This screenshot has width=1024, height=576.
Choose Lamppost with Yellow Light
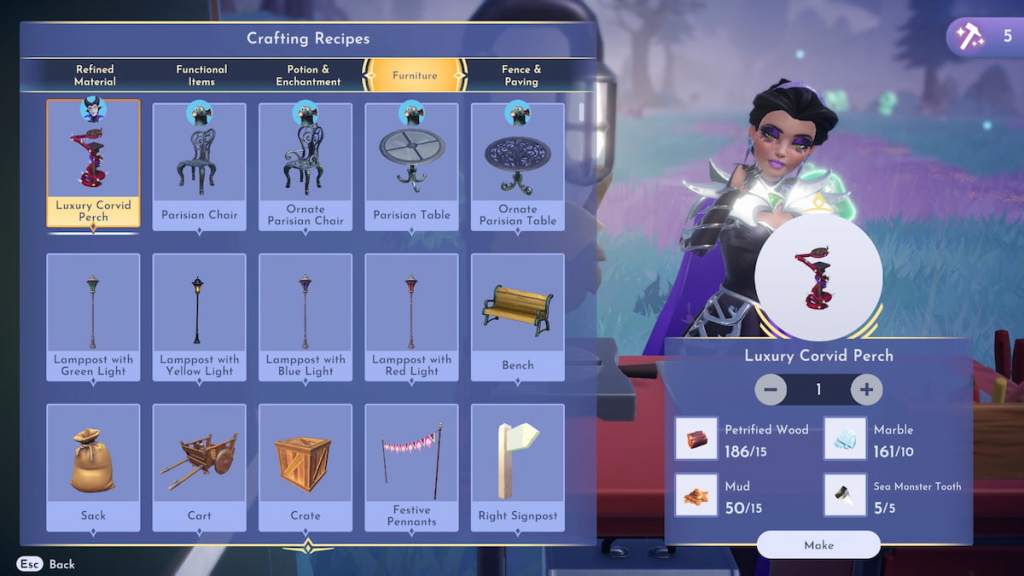(199, 316)
